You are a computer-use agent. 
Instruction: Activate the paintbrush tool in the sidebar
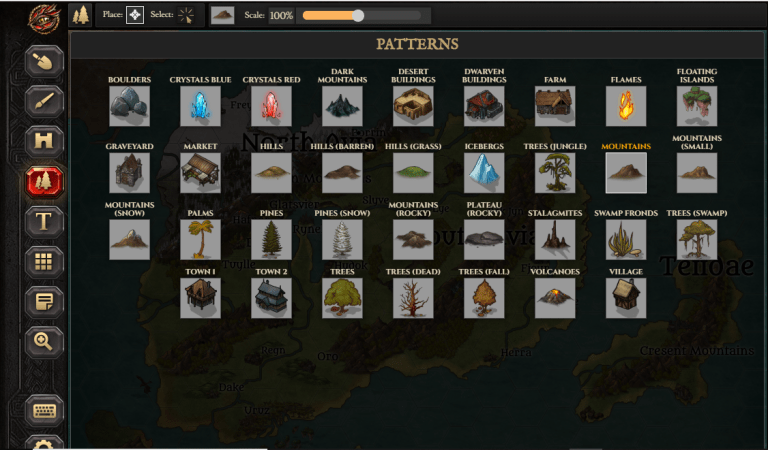[x=44, y=101]
